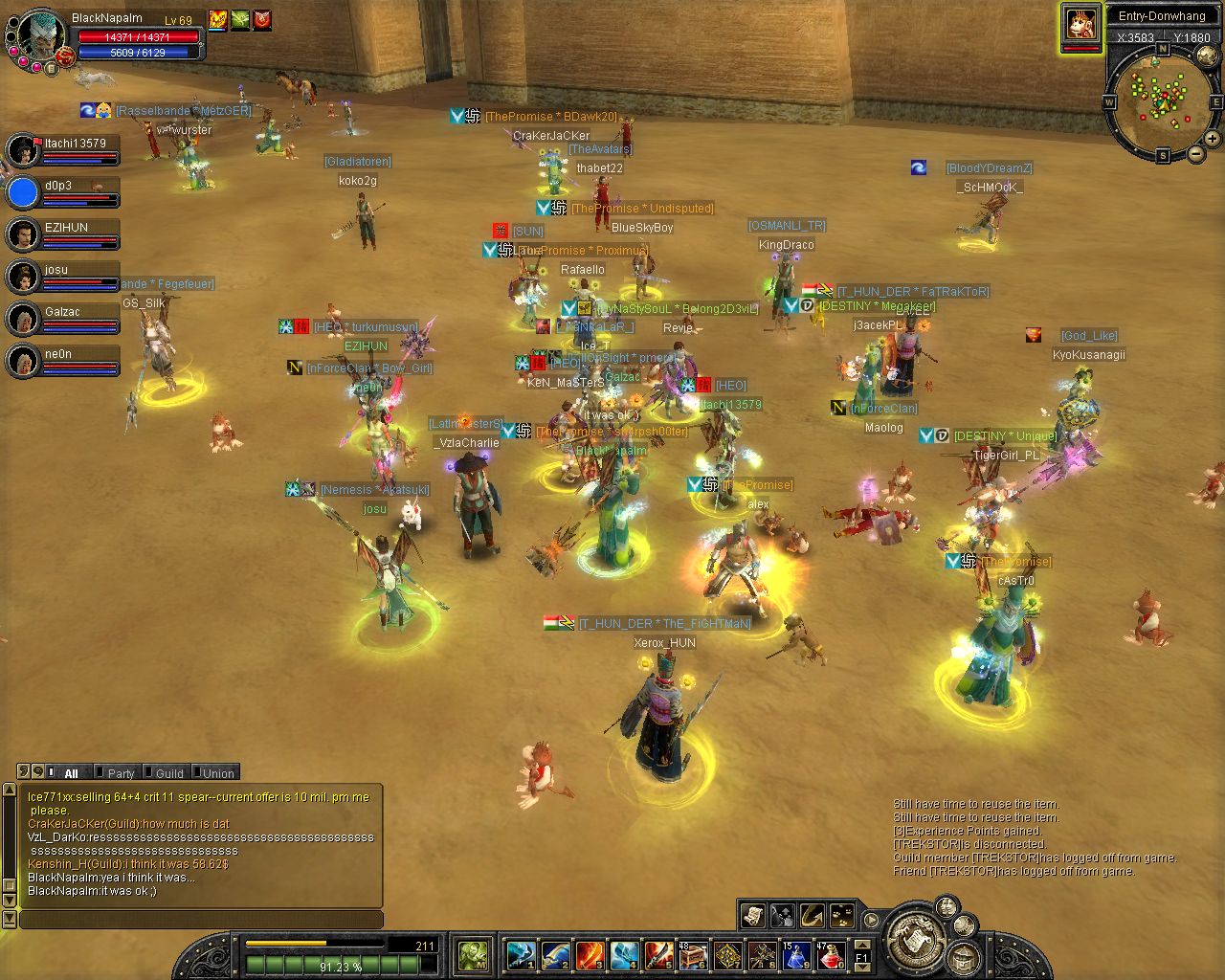Activate the fire skill in hotbar slot 3
This screenshot has height=980, width=1225.
590,955
